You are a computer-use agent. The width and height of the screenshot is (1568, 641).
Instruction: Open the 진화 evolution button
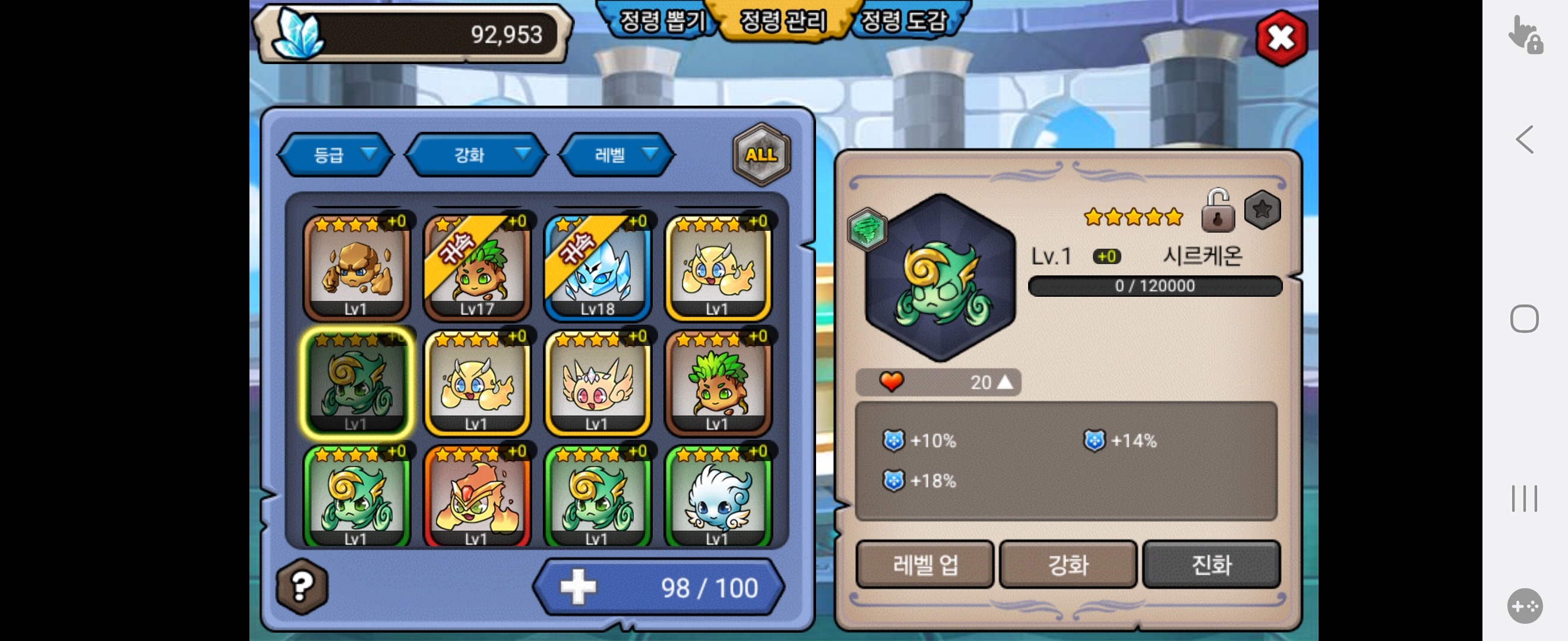click(x=1211, y=565)
